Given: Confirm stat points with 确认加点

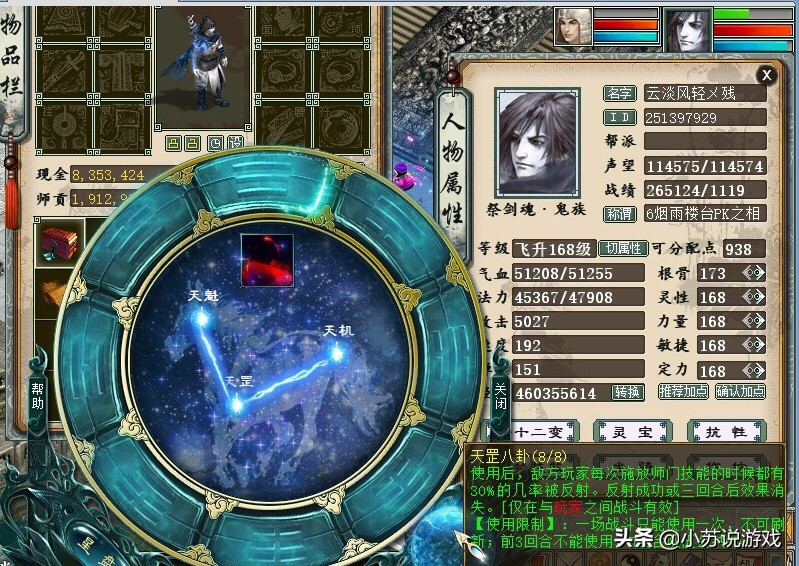Looking at the screenshot, I should coord(740,392).
